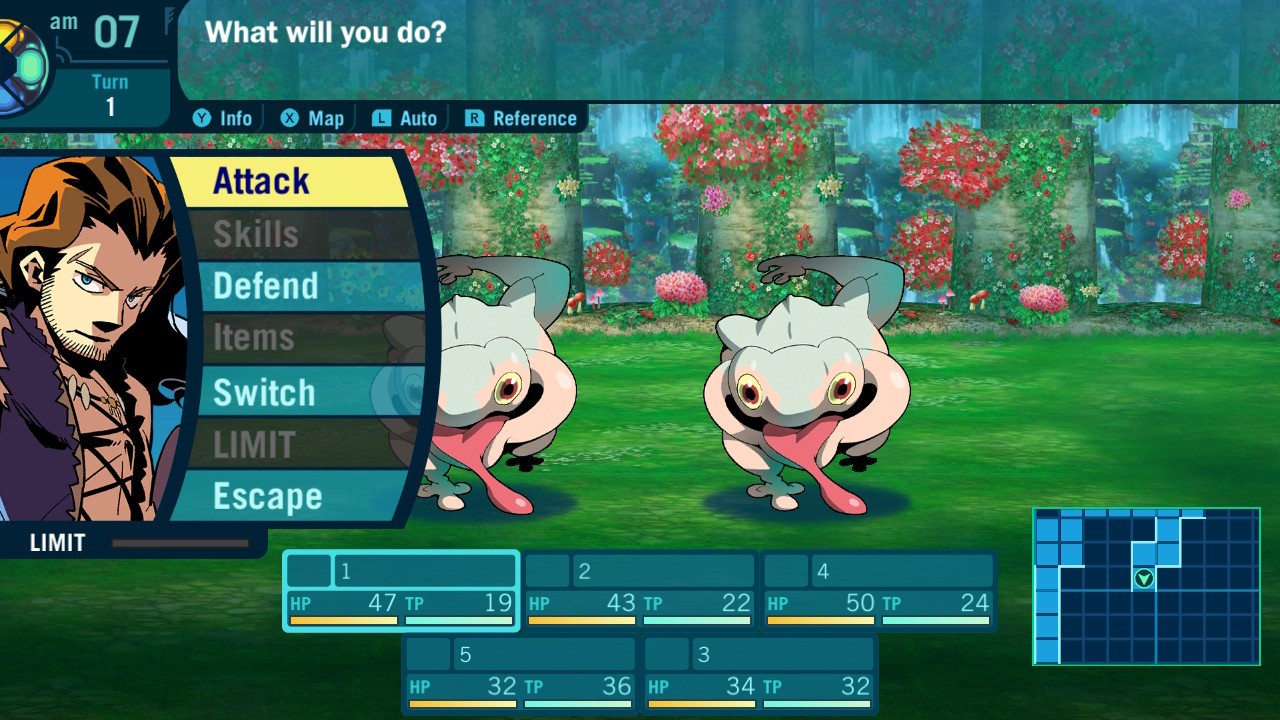Open the dungeon minimap
Viewport: 1280px width, 720px height.
[1146, 586]
